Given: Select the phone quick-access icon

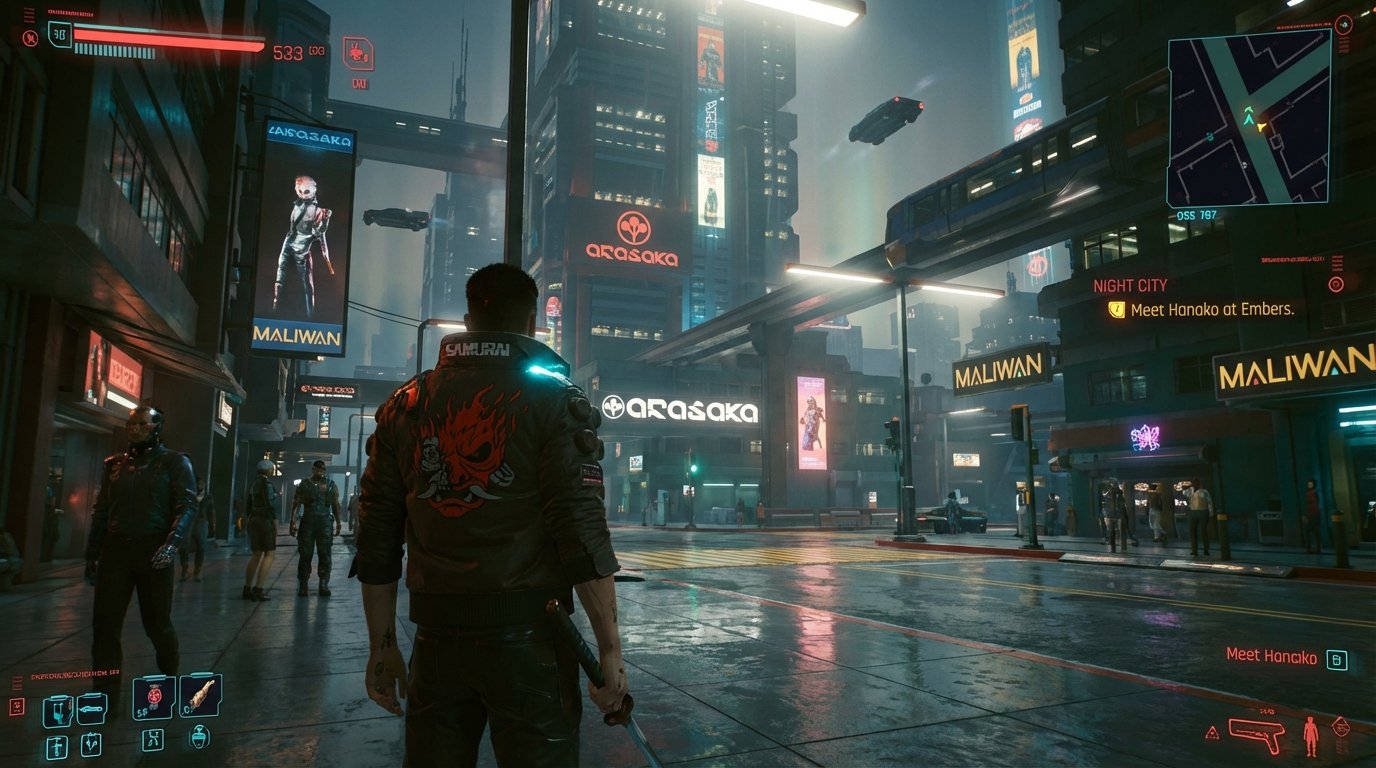Looking at the screenshot, I should [x=57, y=711].
